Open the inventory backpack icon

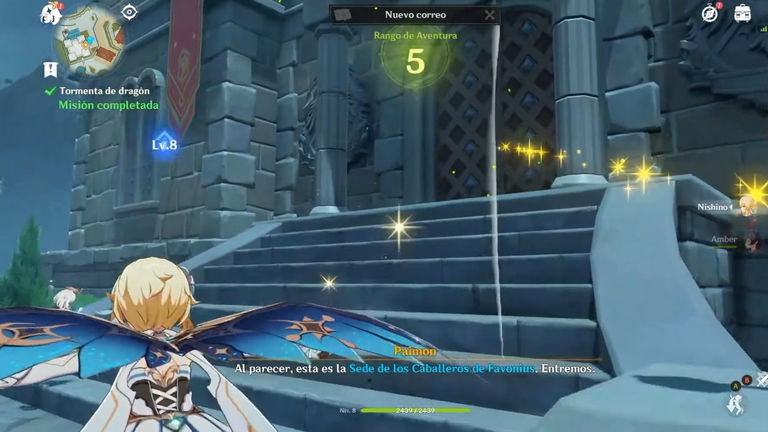[x=743, y=13]
